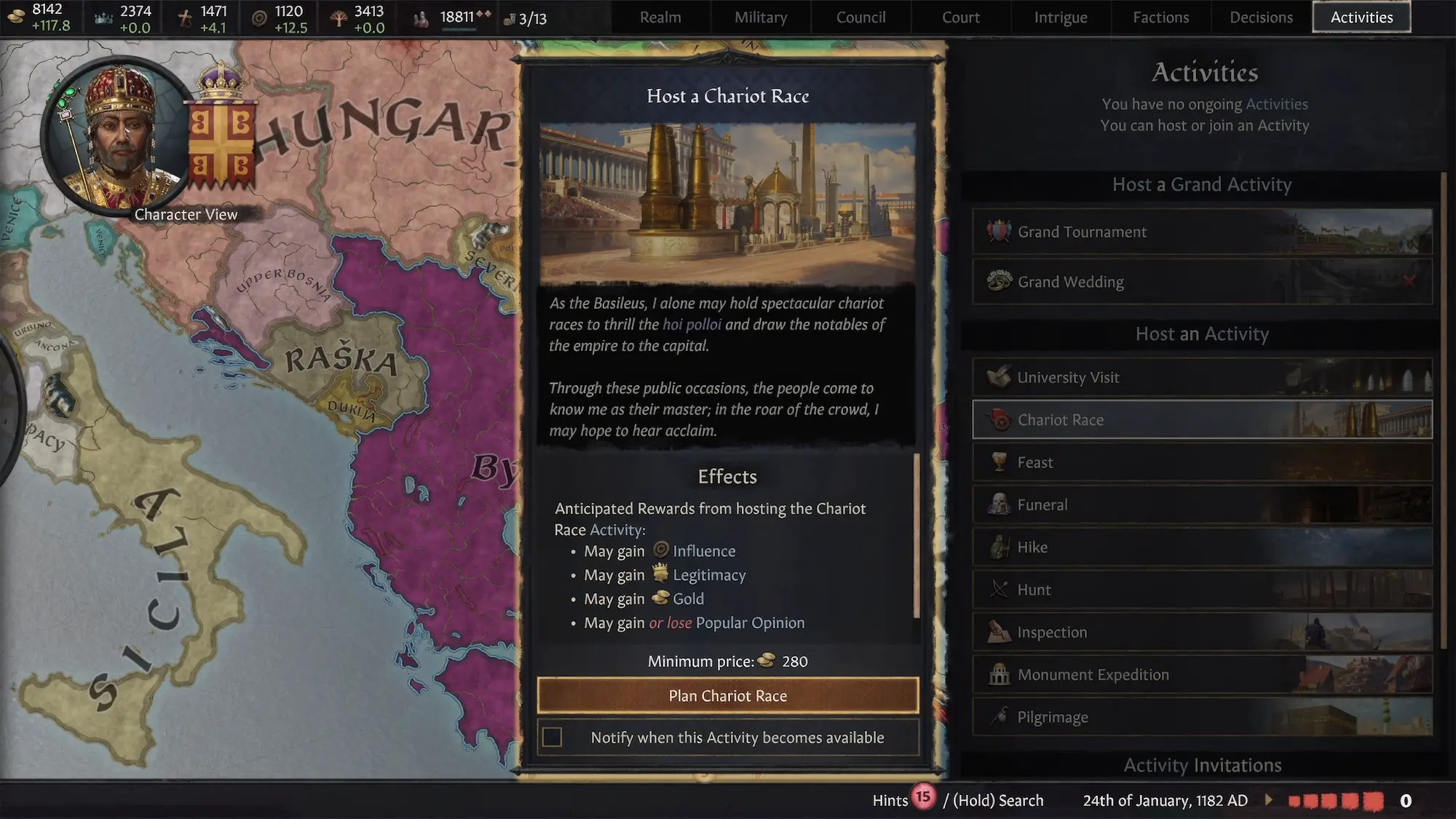
Task: Open the Council panel
Action: click(860, 17)
